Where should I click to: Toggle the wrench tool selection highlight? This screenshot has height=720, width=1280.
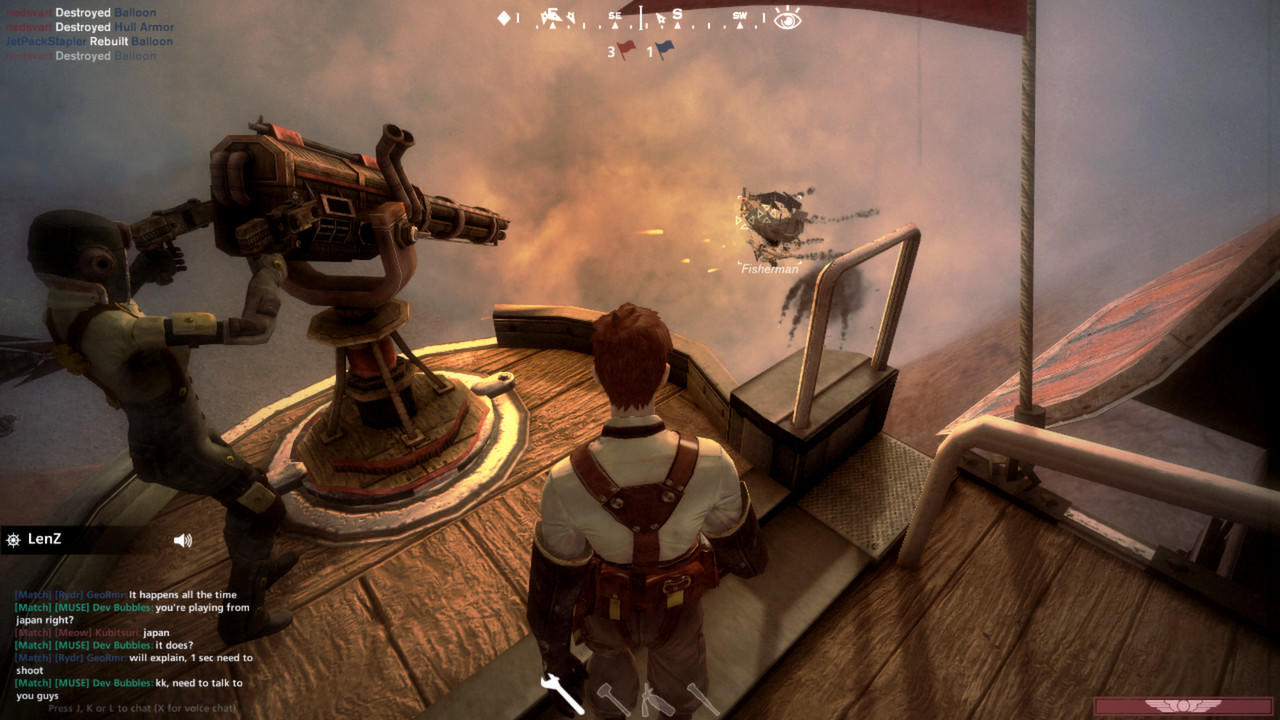click(562, 695)
